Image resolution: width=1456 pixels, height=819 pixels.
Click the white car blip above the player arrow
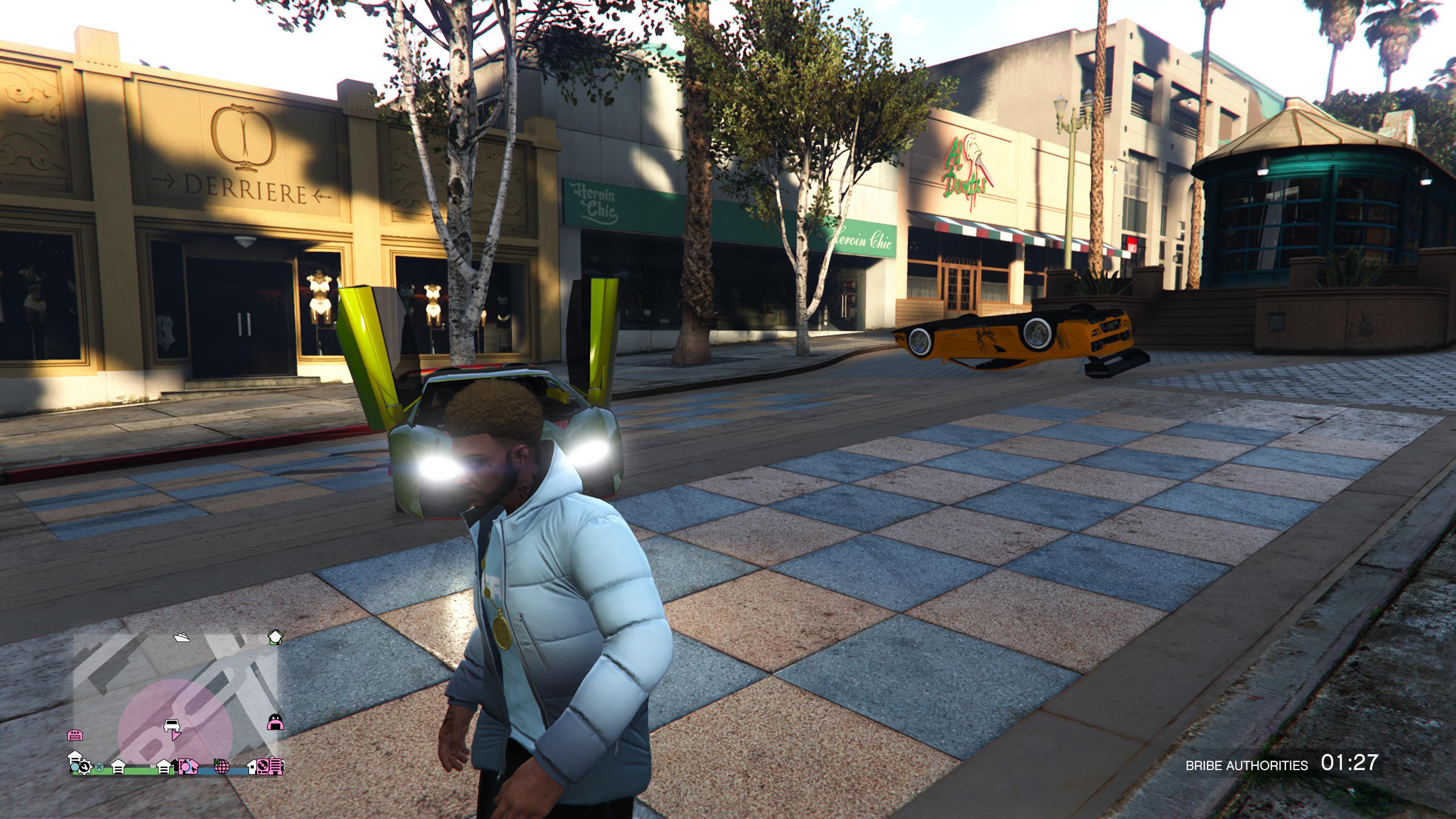172,726
